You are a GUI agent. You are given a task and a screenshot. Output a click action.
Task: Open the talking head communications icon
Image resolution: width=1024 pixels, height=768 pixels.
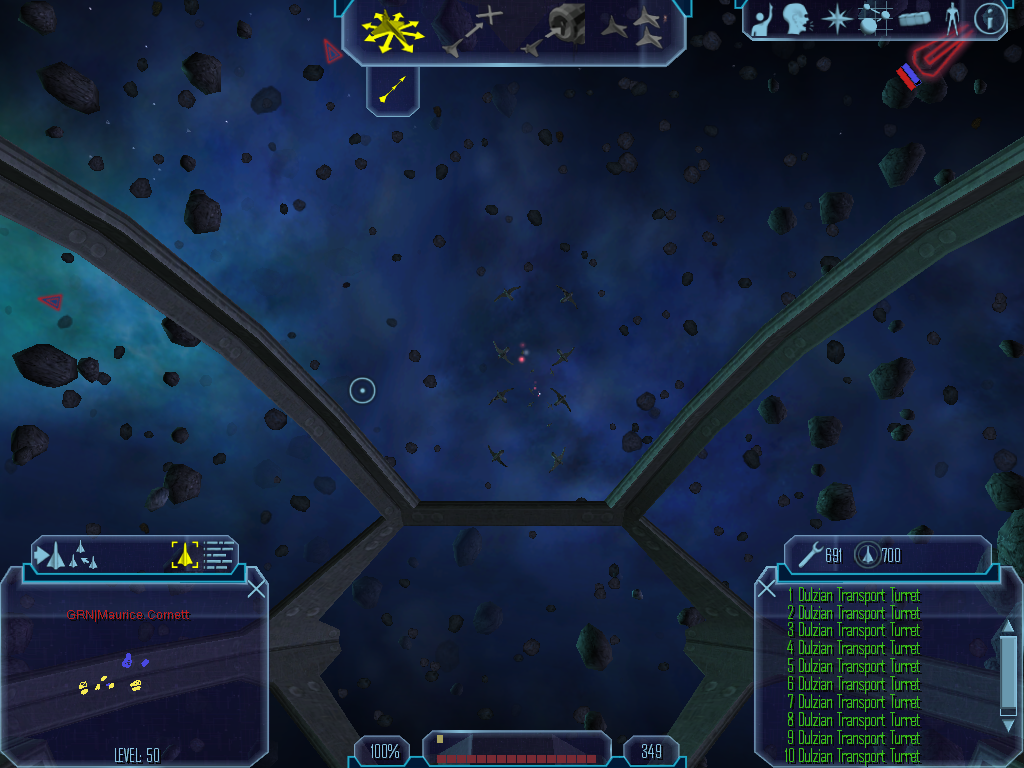[796, 19]
